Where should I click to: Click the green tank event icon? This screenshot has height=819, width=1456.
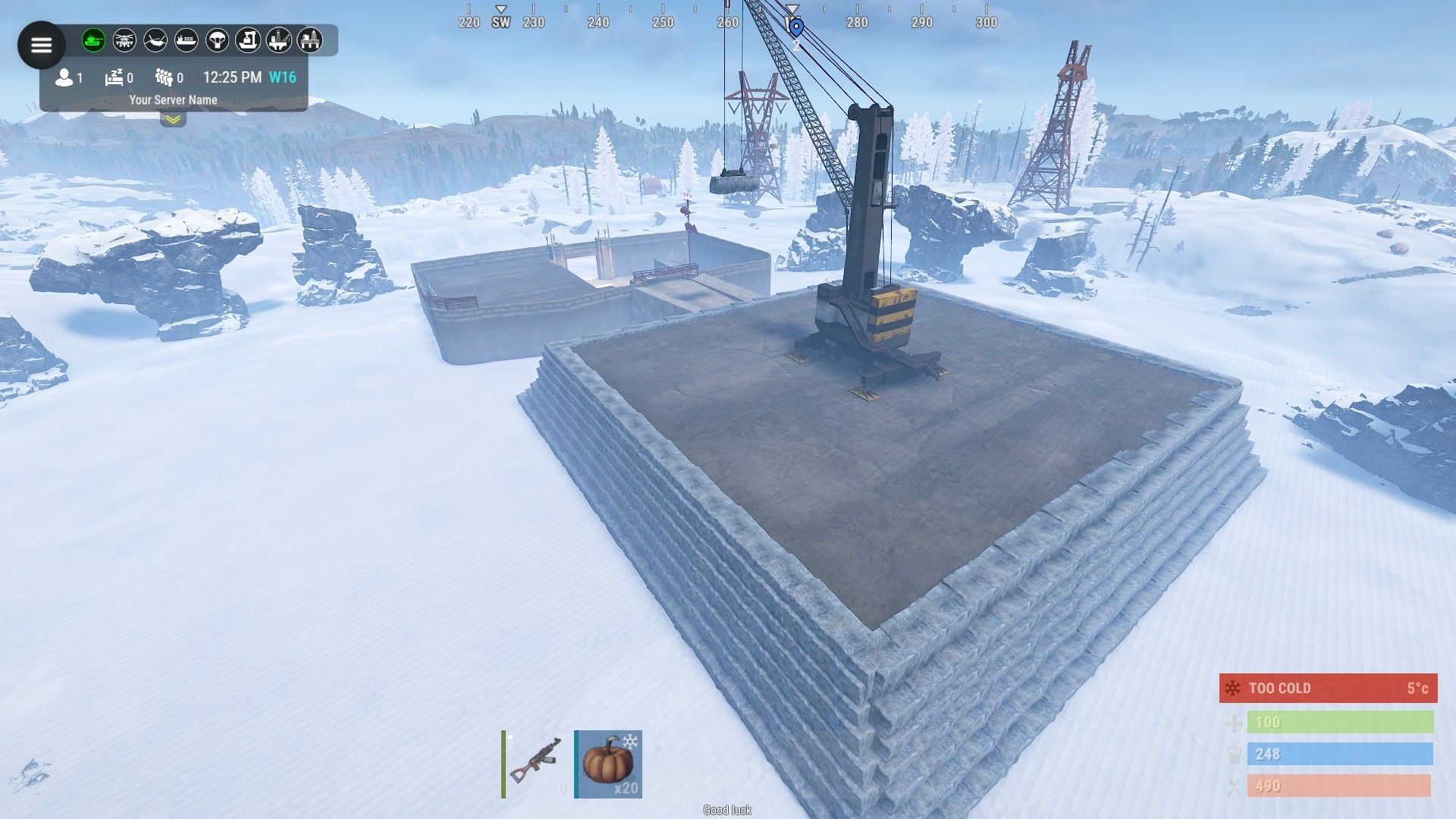click(x=93, y=40)
